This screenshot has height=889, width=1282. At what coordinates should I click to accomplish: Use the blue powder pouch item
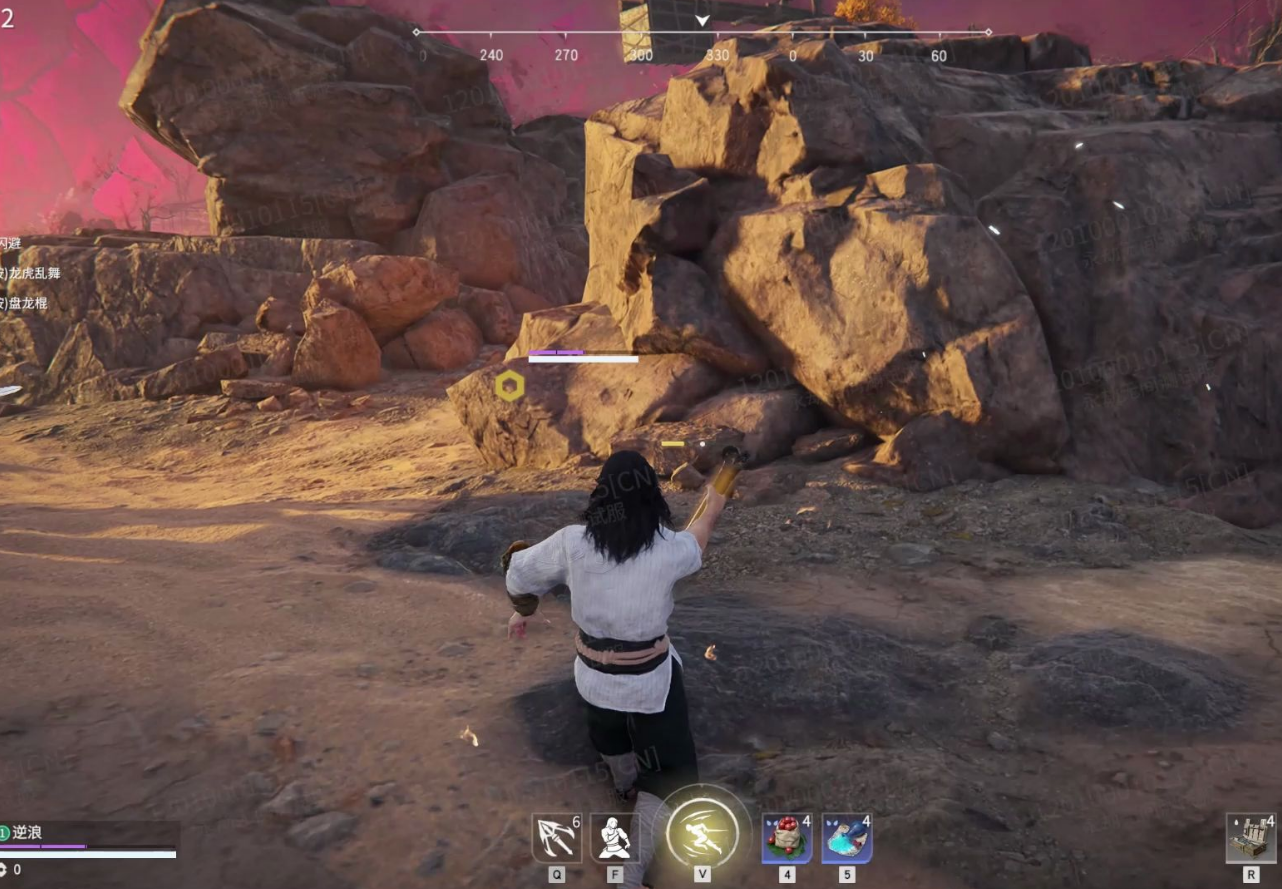(x=846, y=838)
